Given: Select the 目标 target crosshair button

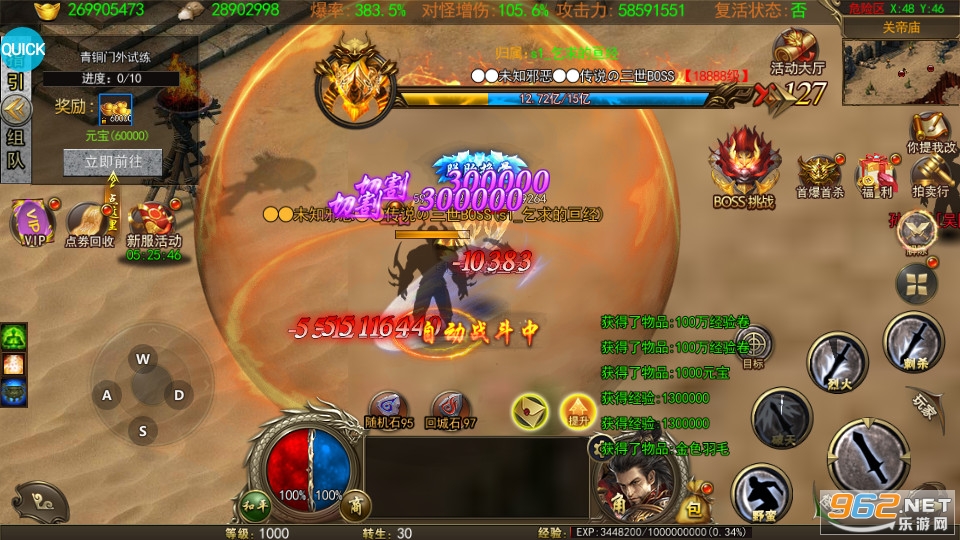Looking at the screenshot, I should (x=756, y=347).
